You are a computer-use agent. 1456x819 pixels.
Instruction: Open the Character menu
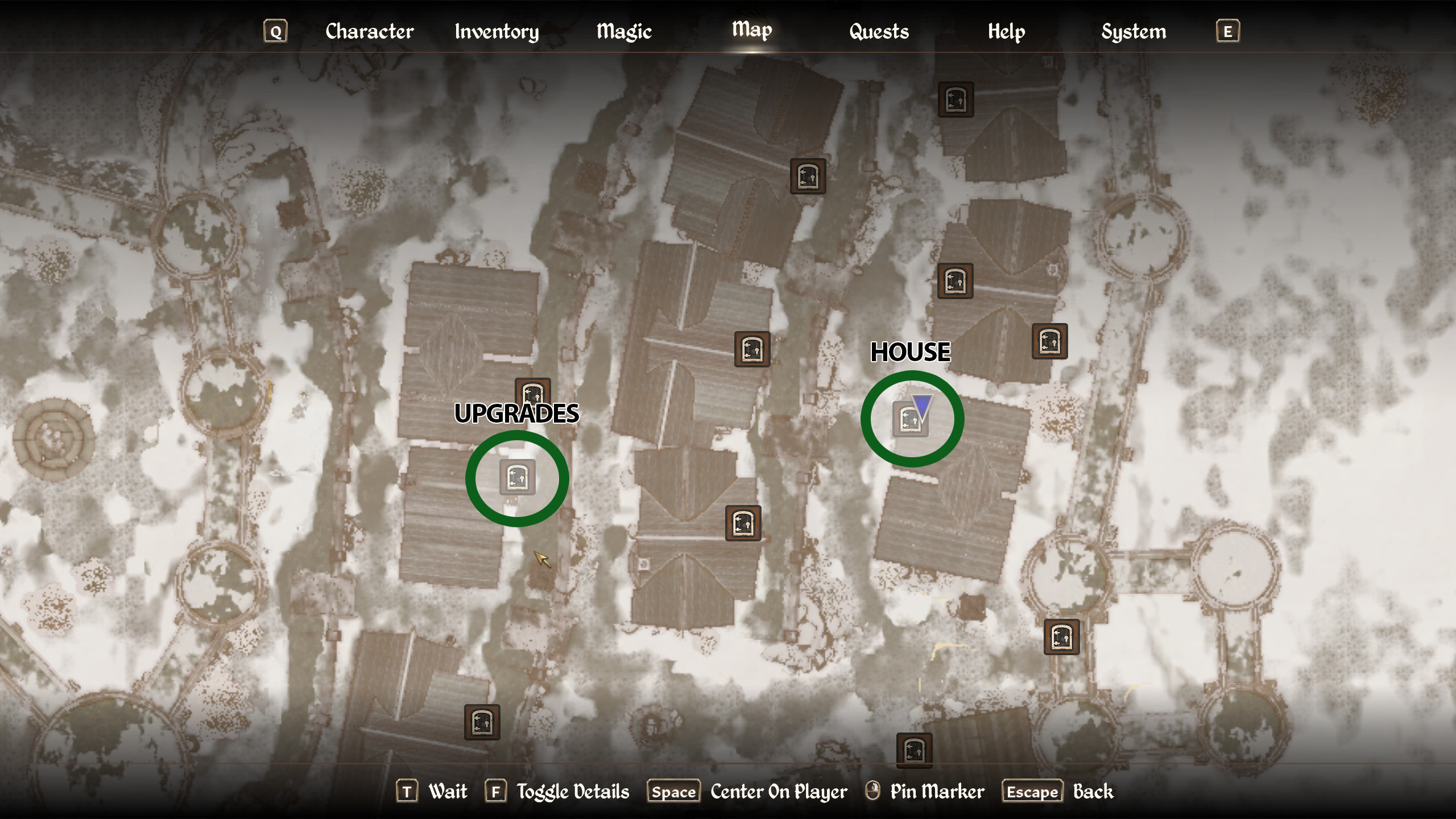point(370,31)
